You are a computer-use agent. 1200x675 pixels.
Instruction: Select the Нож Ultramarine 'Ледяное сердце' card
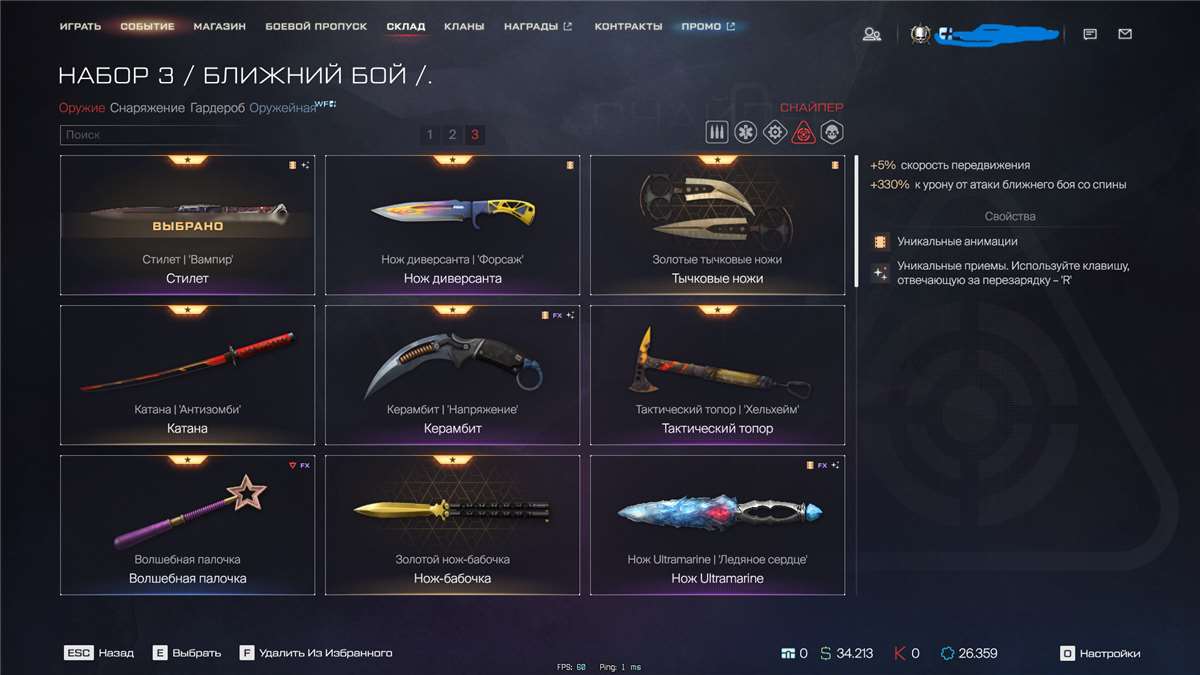(x=717, y=525)
